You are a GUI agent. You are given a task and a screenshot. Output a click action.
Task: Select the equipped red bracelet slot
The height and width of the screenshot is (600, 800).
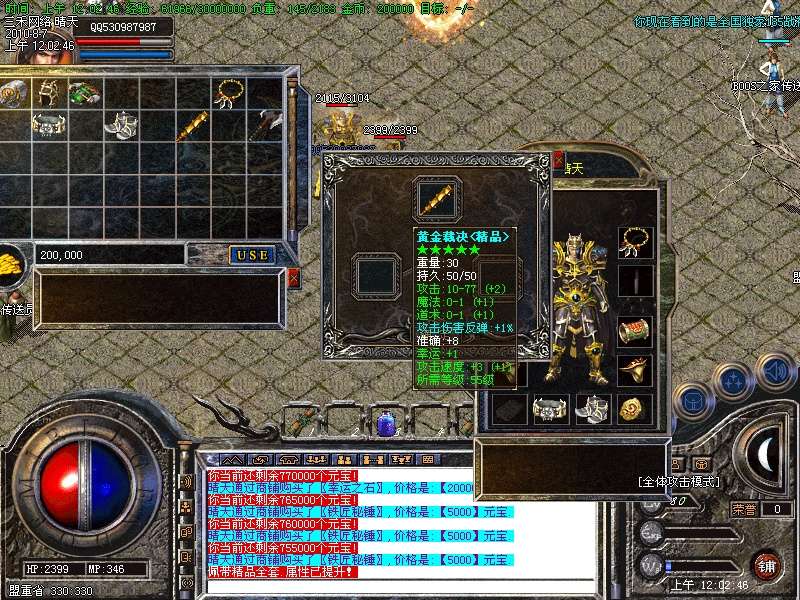point(634,331)
